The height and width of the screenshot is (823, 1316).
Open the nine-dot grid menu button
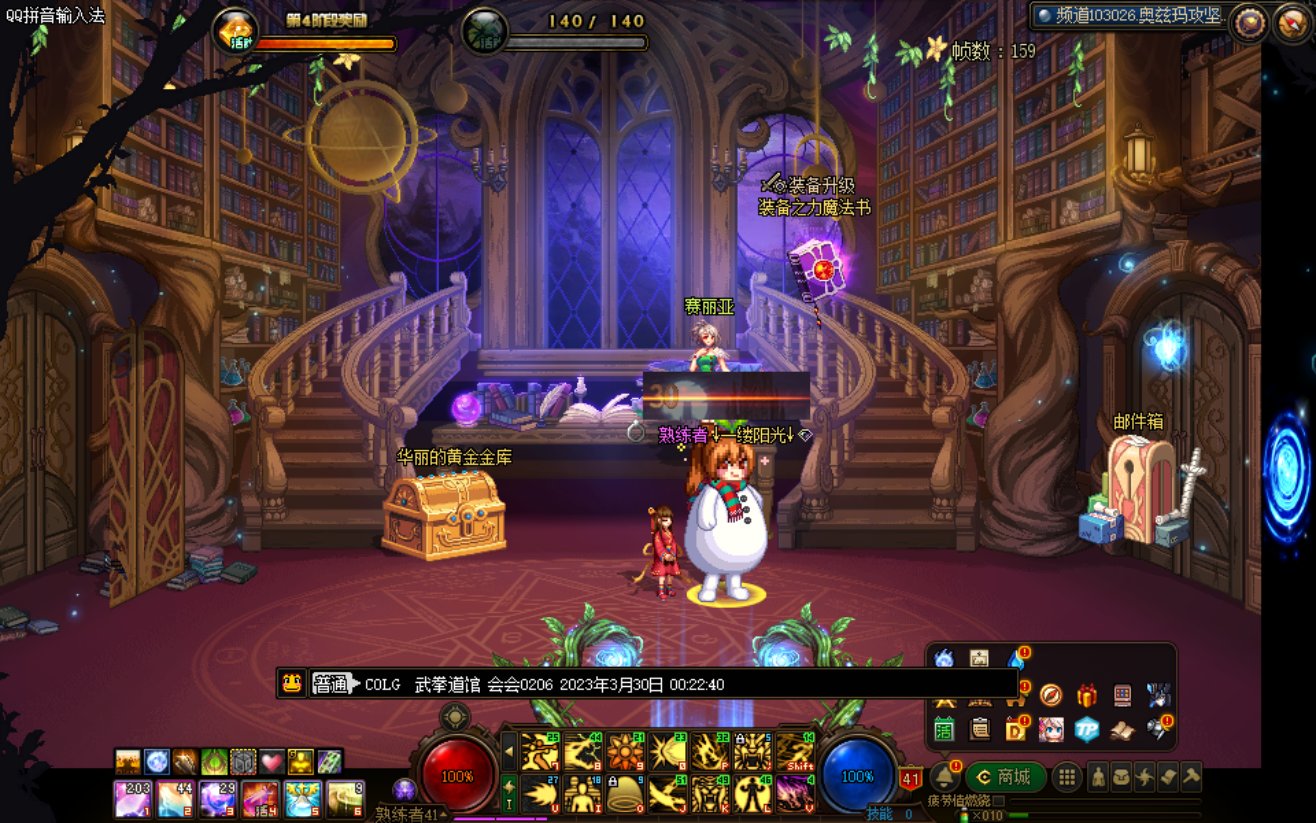1068,777
